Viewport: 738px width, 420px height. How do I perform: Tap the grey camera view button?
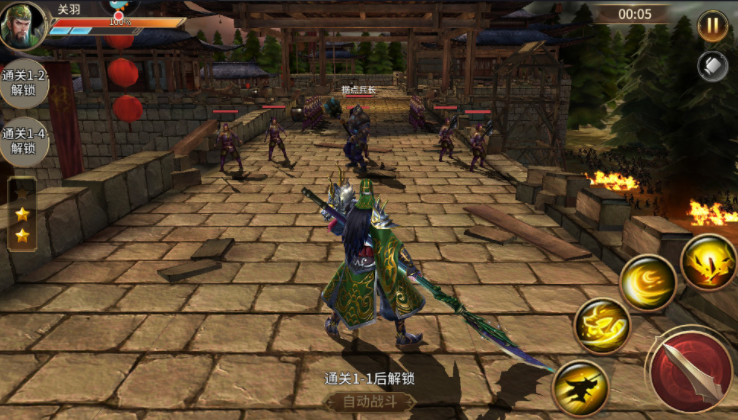click(x=712, y=66)
